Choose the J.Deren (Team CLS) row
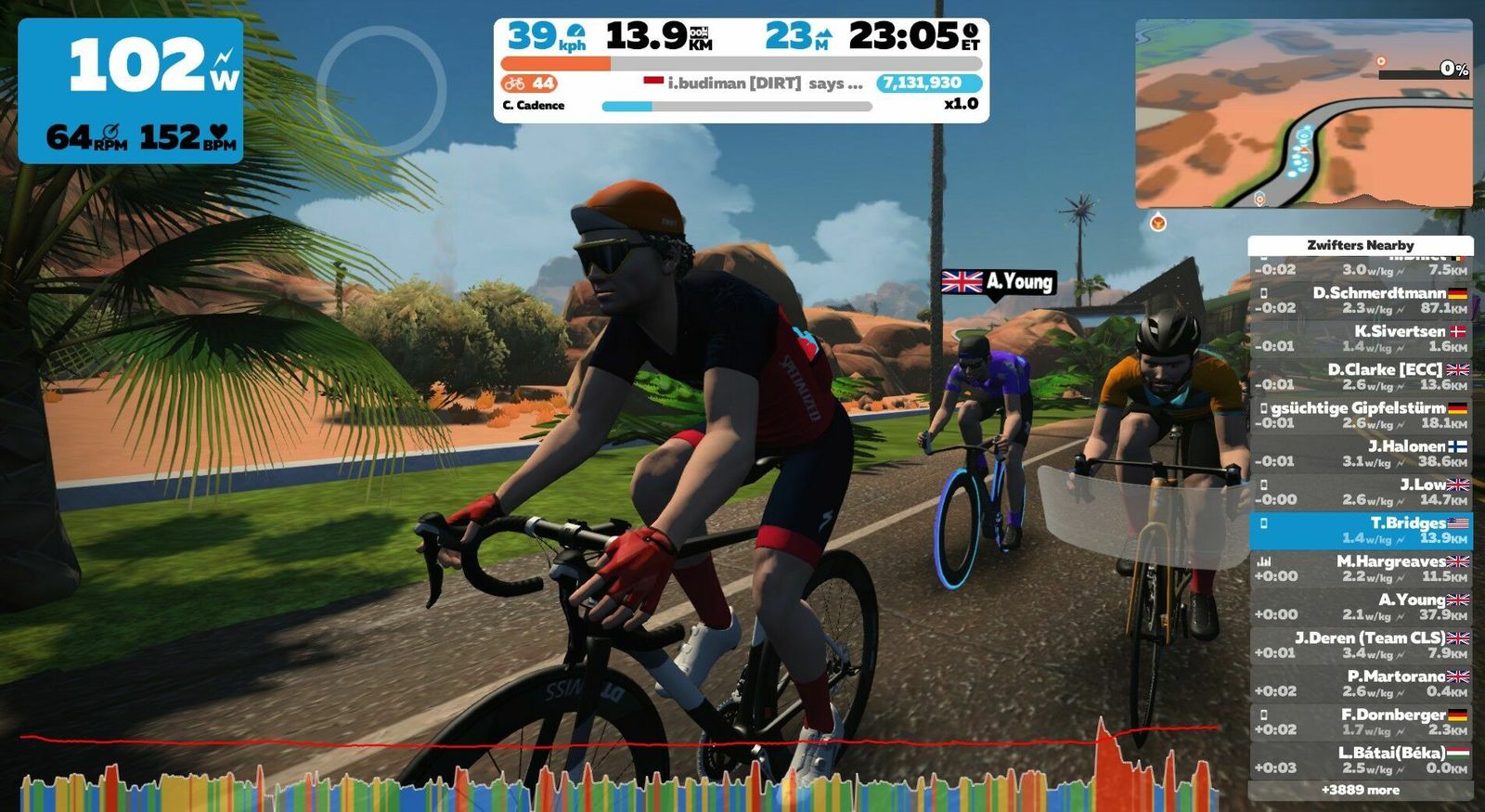The width and height of the screenshot is (1485, 812). (x=1361, y=645)
